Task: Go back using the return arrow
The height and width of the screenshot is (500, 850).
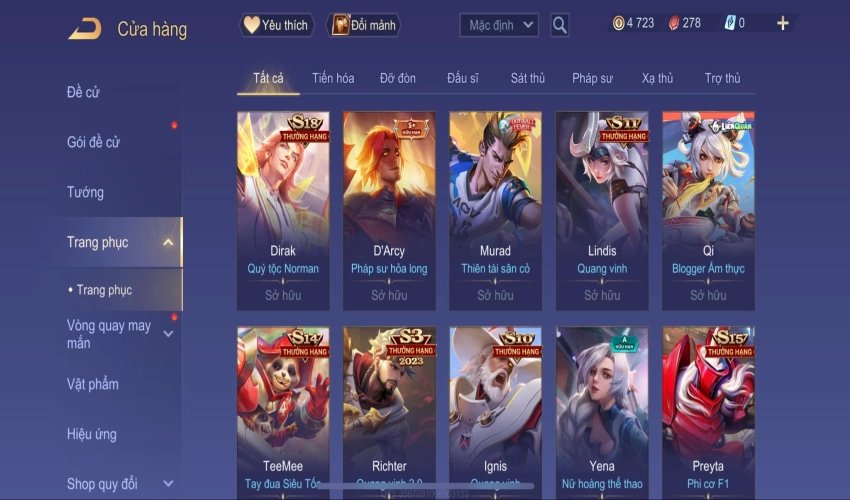Action: pyautogui.click(x=84, y=29)
